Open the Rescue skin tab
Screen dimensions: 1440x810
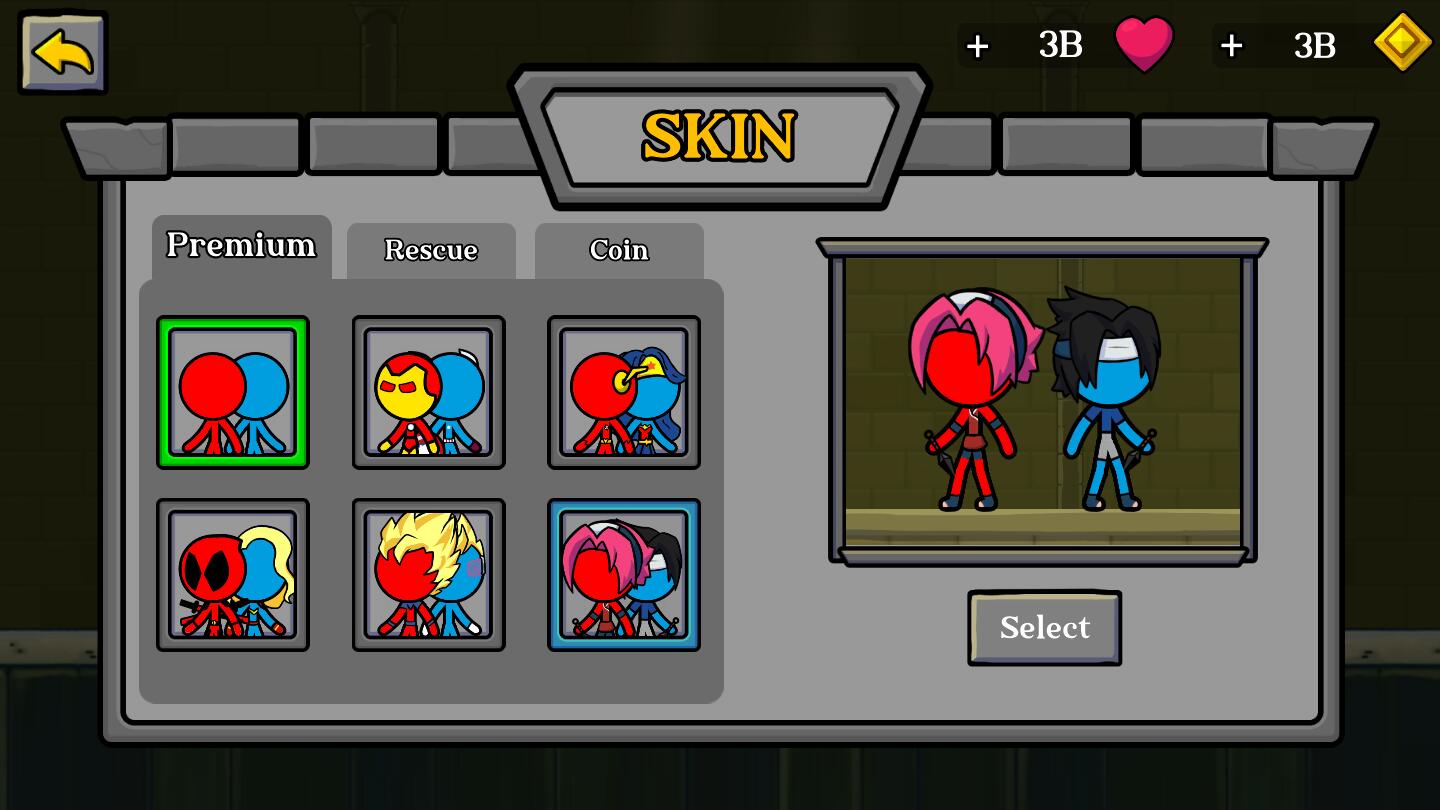431,250
